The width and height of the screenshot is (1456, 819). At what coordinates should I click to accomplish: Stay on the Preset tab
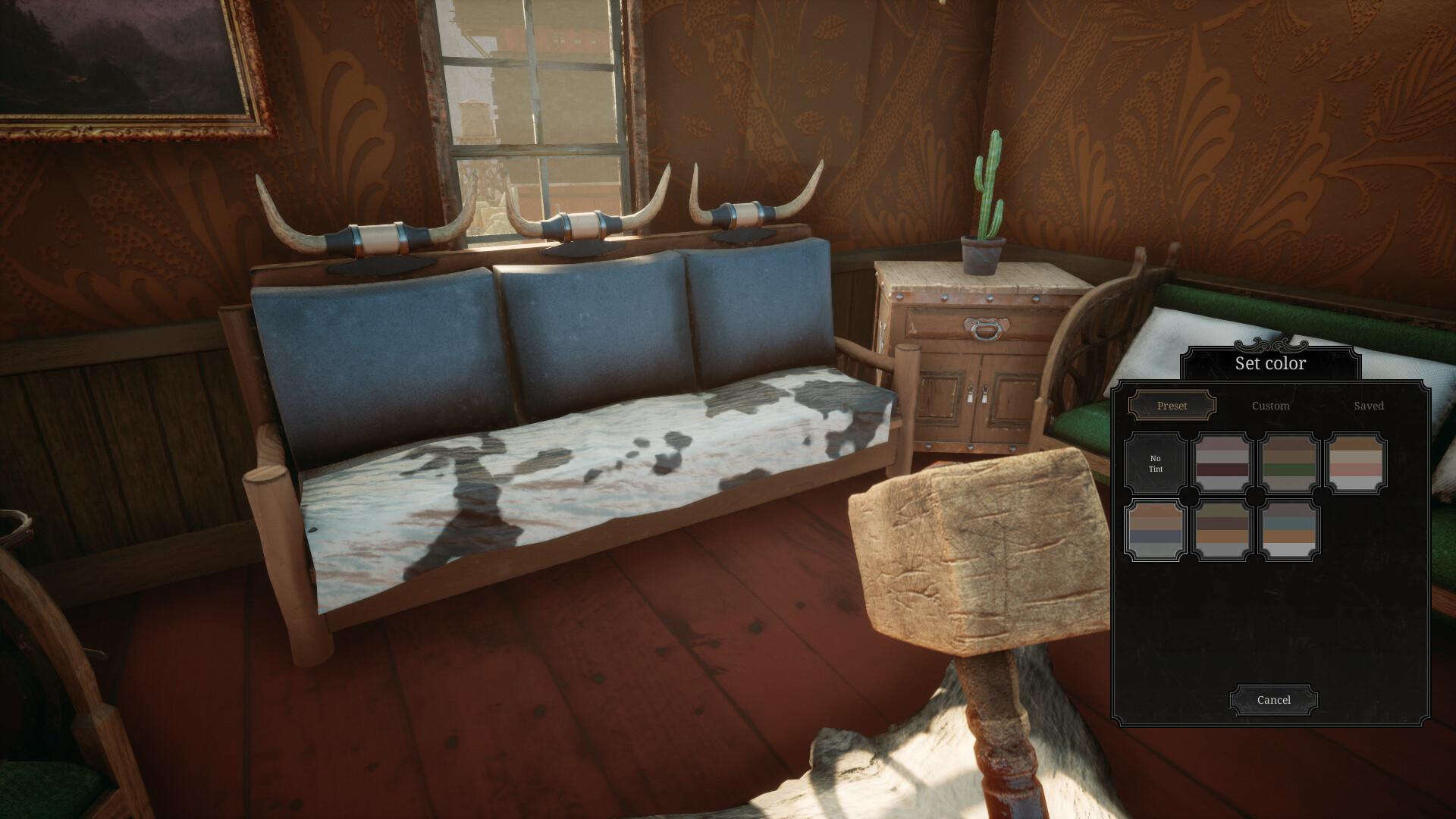[x=1172, y=406]
